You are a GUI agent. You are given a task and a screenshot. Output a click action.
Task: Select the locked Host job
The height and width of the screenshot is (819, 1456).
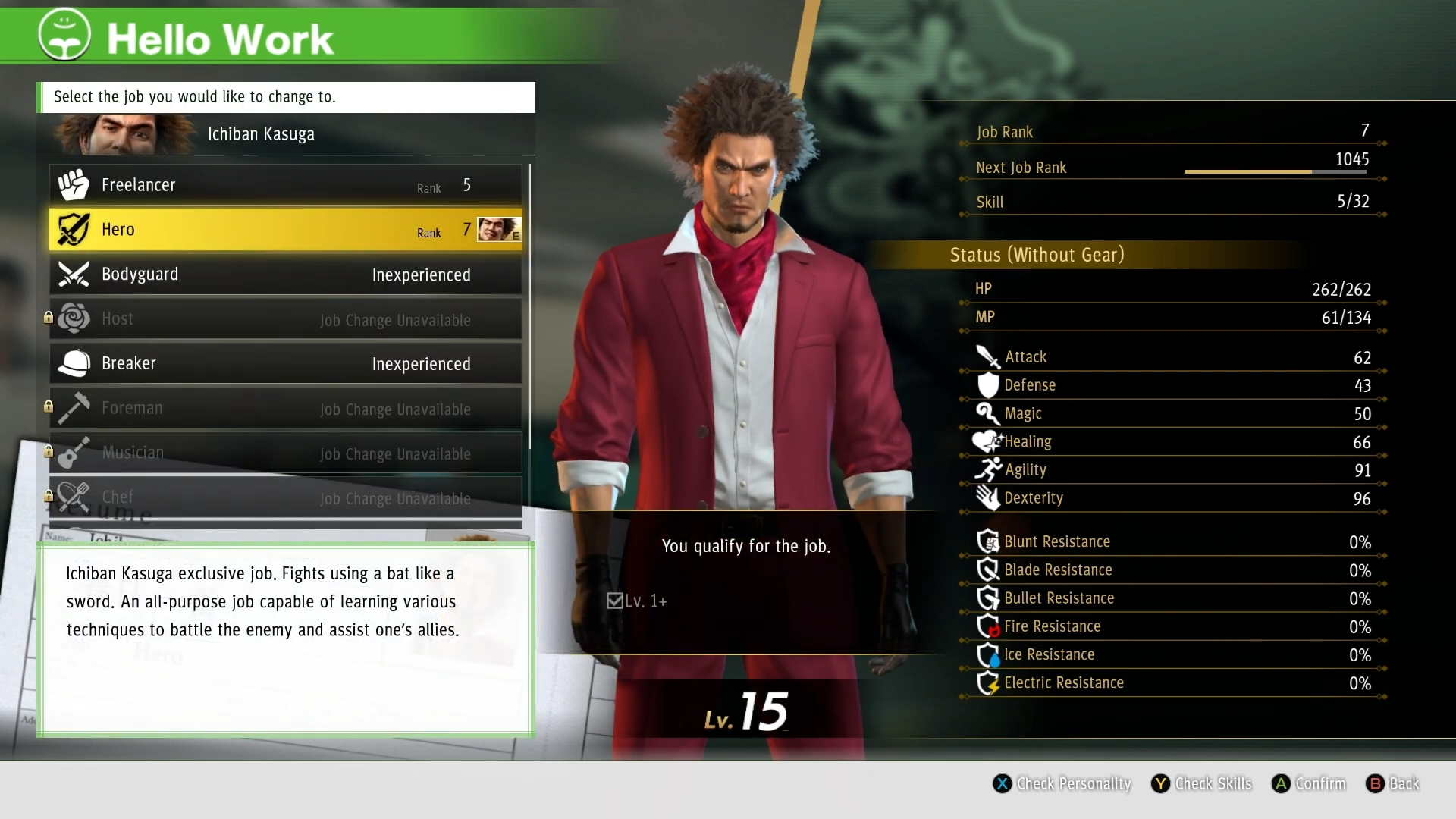pos(285,319)
